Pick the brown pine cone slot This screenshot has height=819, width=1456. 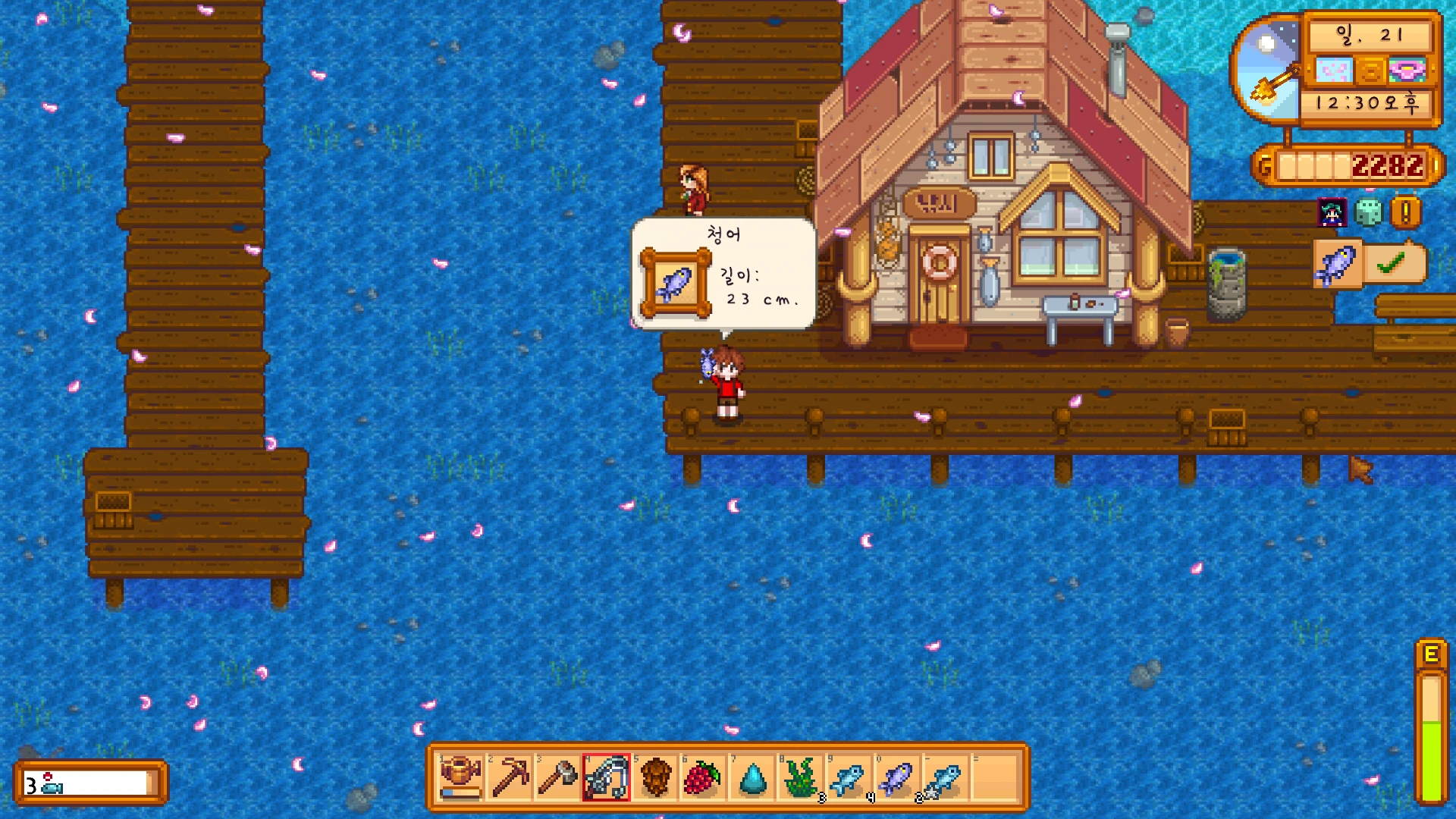tap(655, 777)
